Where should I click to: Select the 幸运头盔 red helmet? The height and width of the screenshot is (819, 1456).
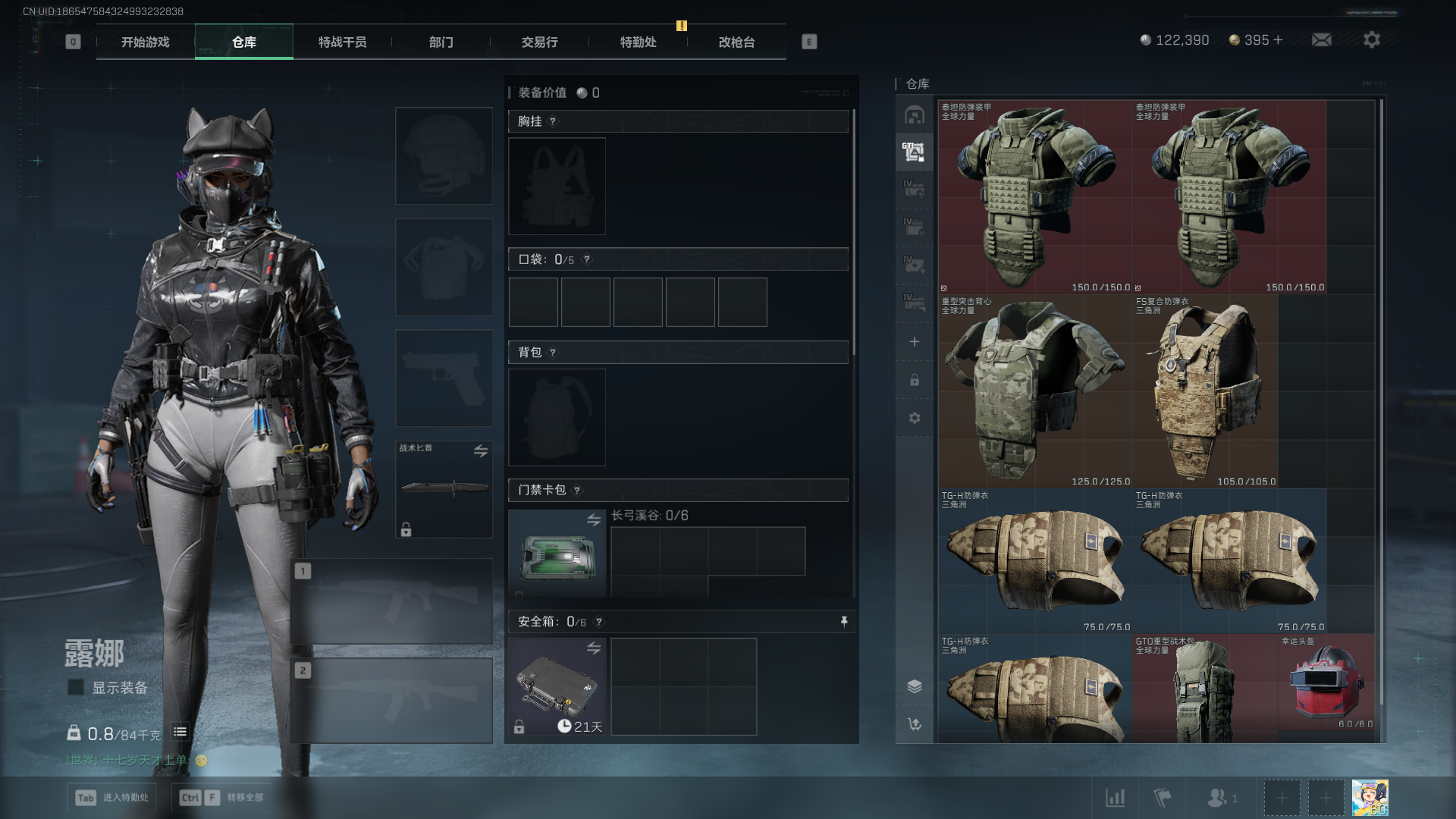[x=1327, y=682]
